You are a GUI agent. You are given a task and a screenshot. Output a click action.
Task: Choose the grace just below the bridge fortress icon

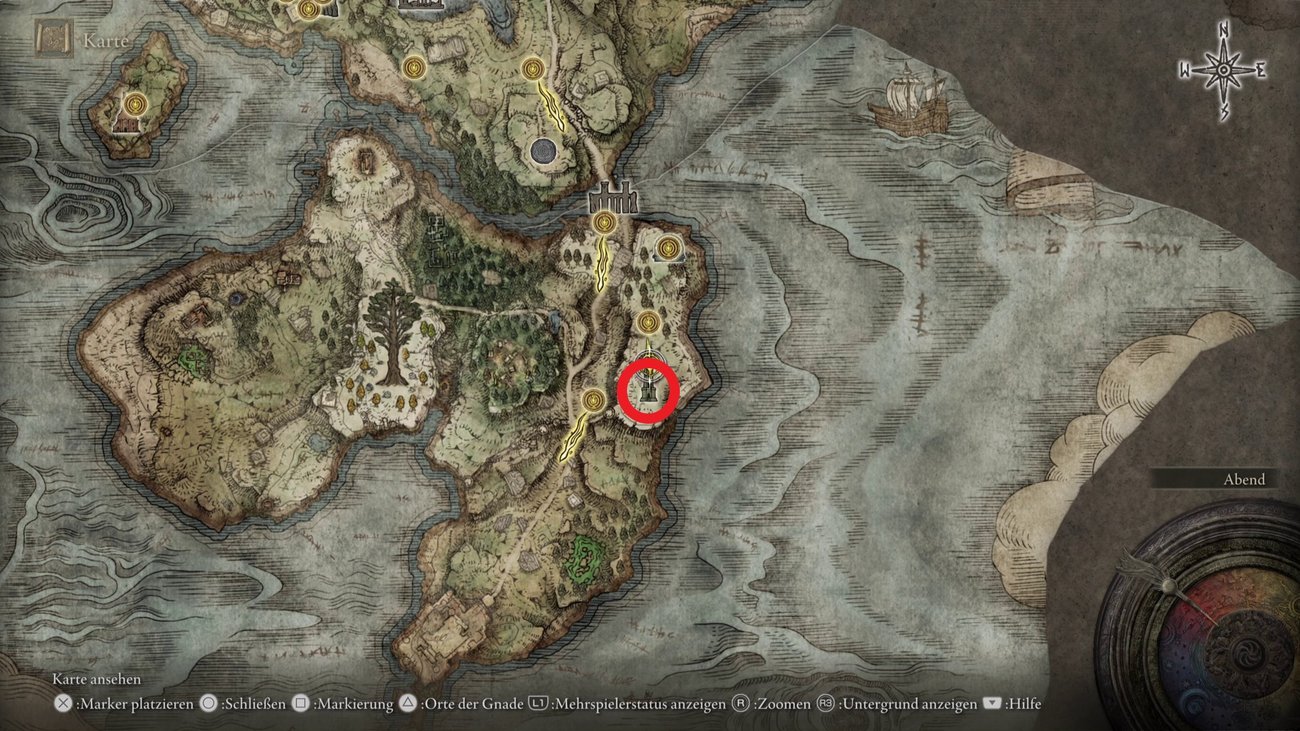click(x=603, y=222)
